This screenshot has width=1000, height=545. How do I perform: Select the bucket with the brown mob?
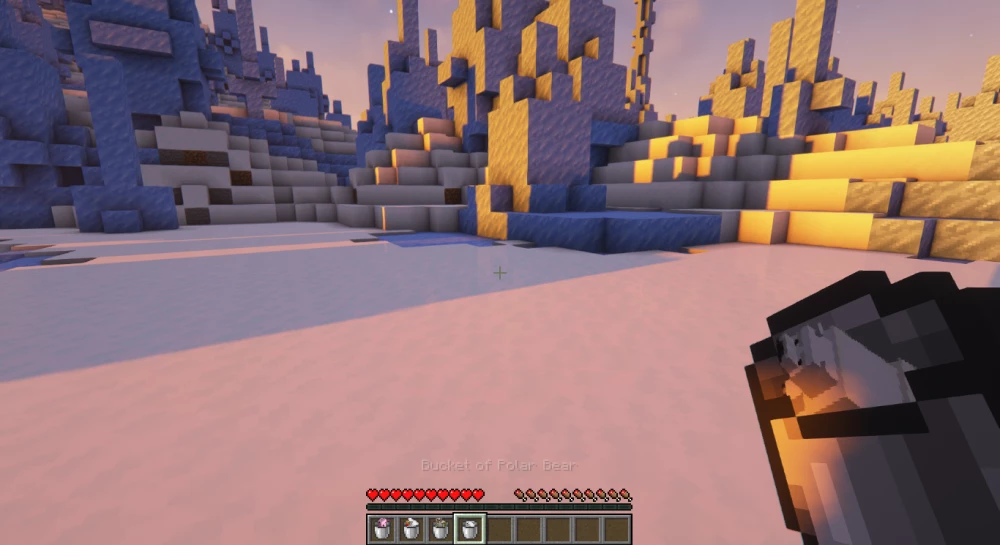(x=439, y=529)
